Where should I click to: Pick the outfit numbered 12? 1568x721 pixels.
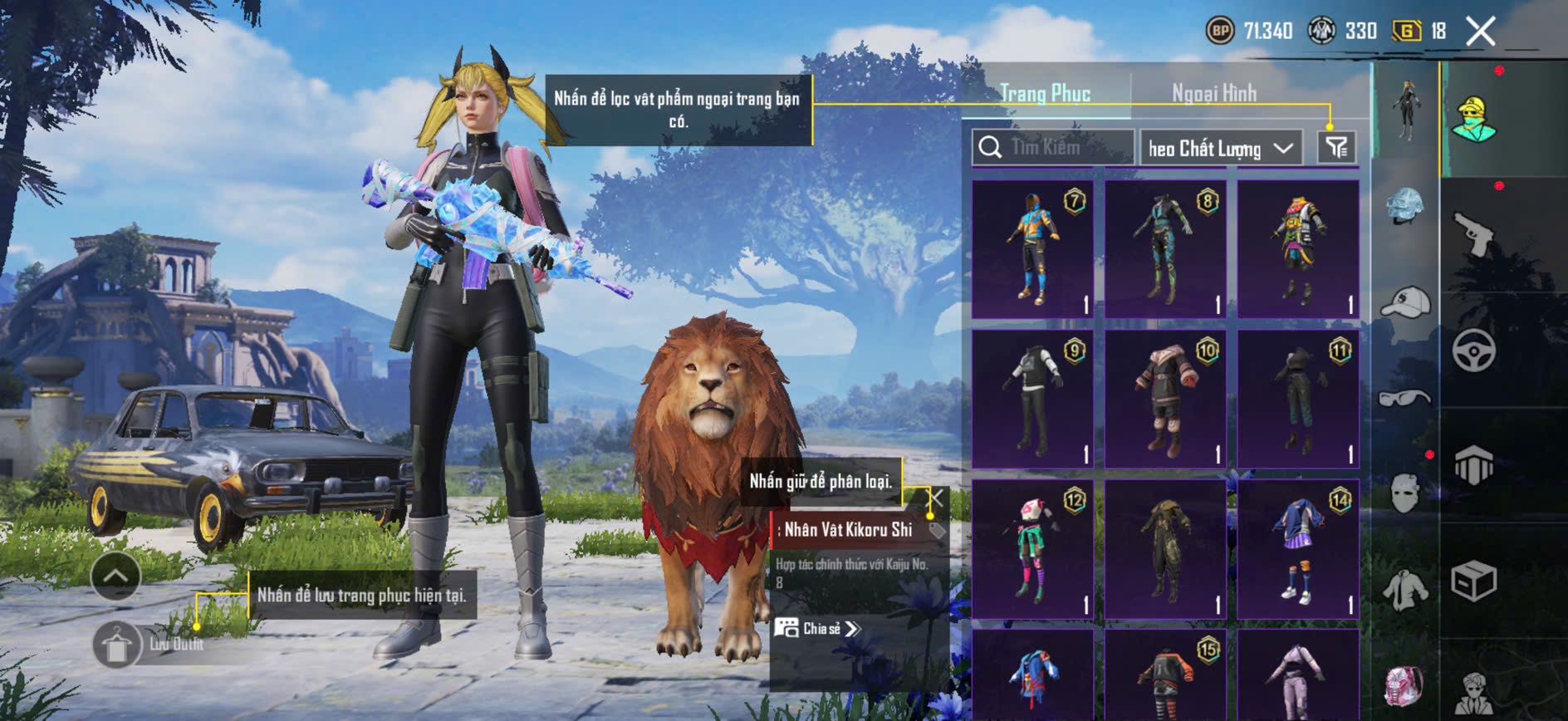pyautogui.click(x=1032, y=548)
